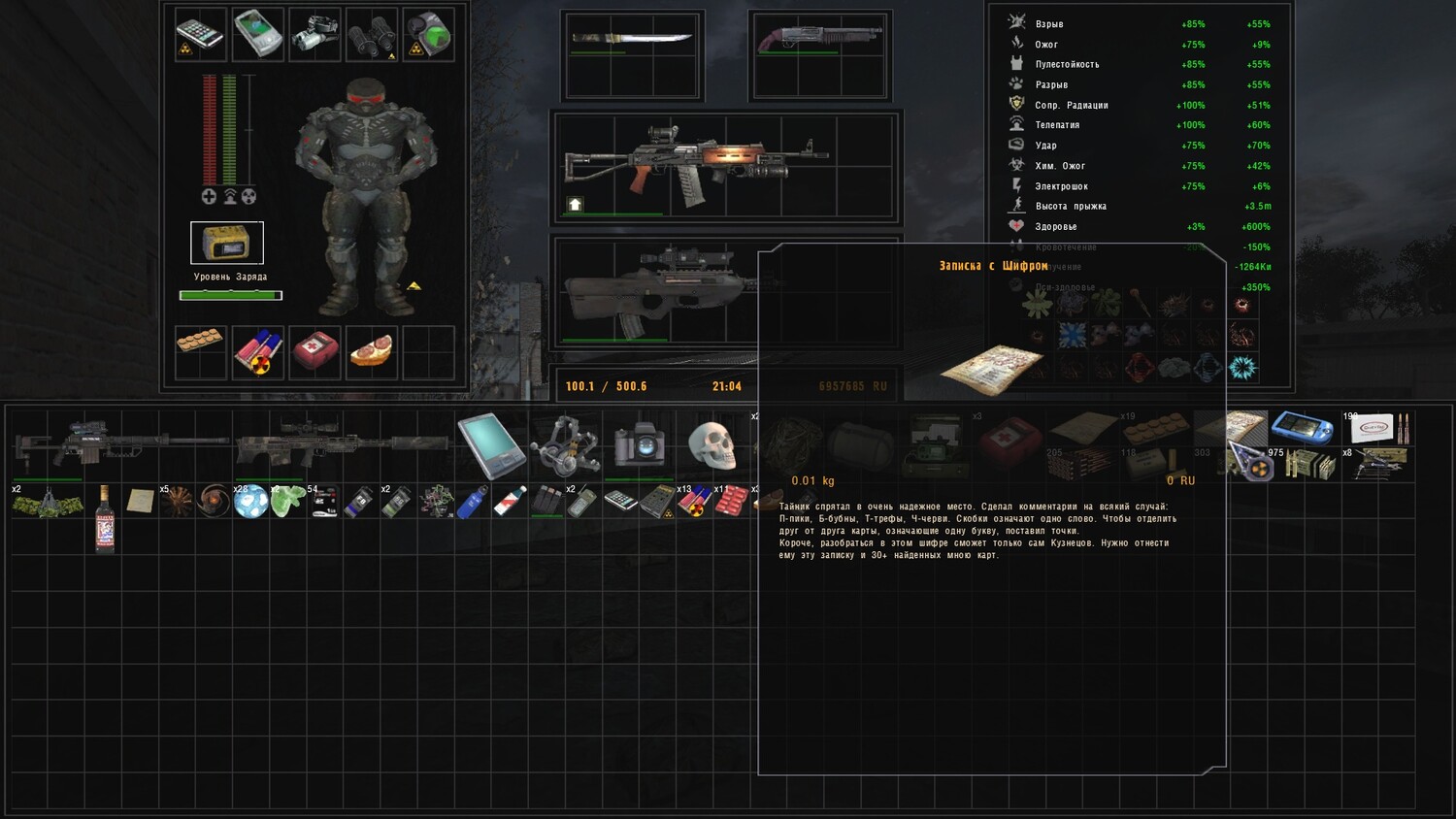
Task: Pick the photo camera in the inventory
Action: click(x=638, y=445)
